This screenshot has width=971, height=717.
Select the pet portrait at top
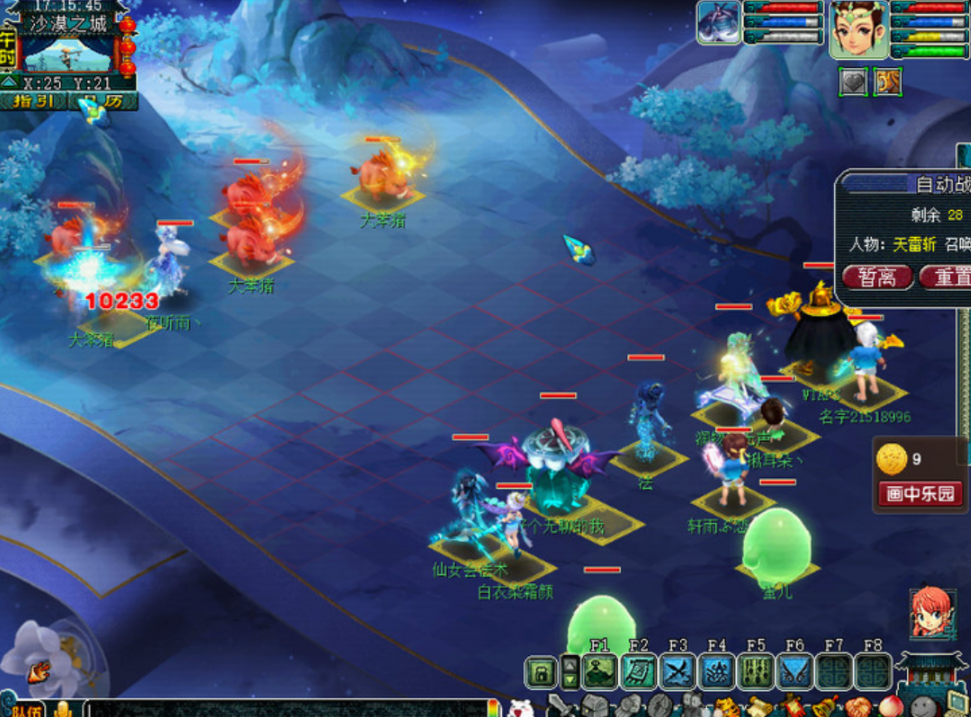[x=719, y=22]
